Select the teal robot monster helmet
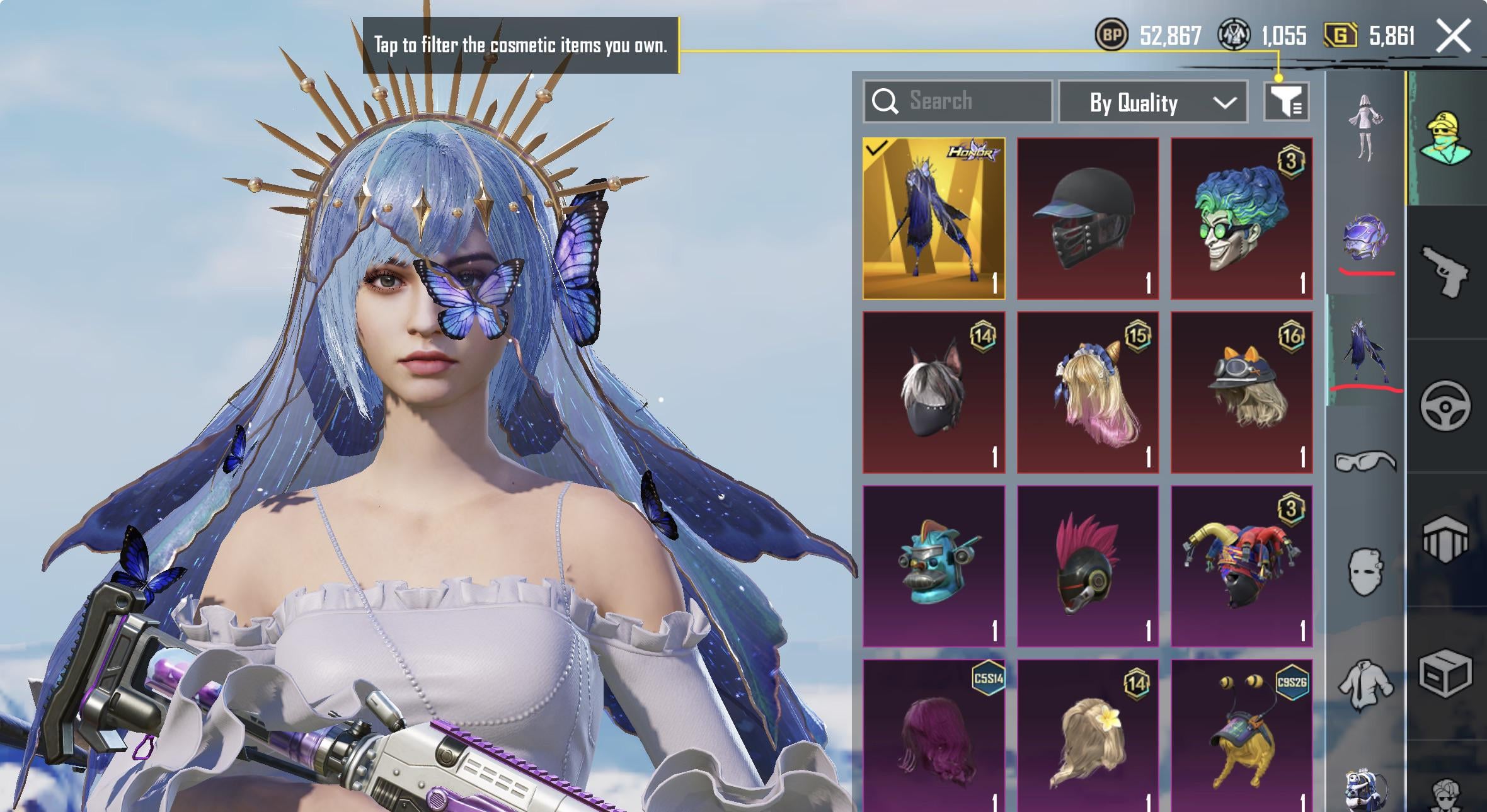 click(x=934, y=566)
